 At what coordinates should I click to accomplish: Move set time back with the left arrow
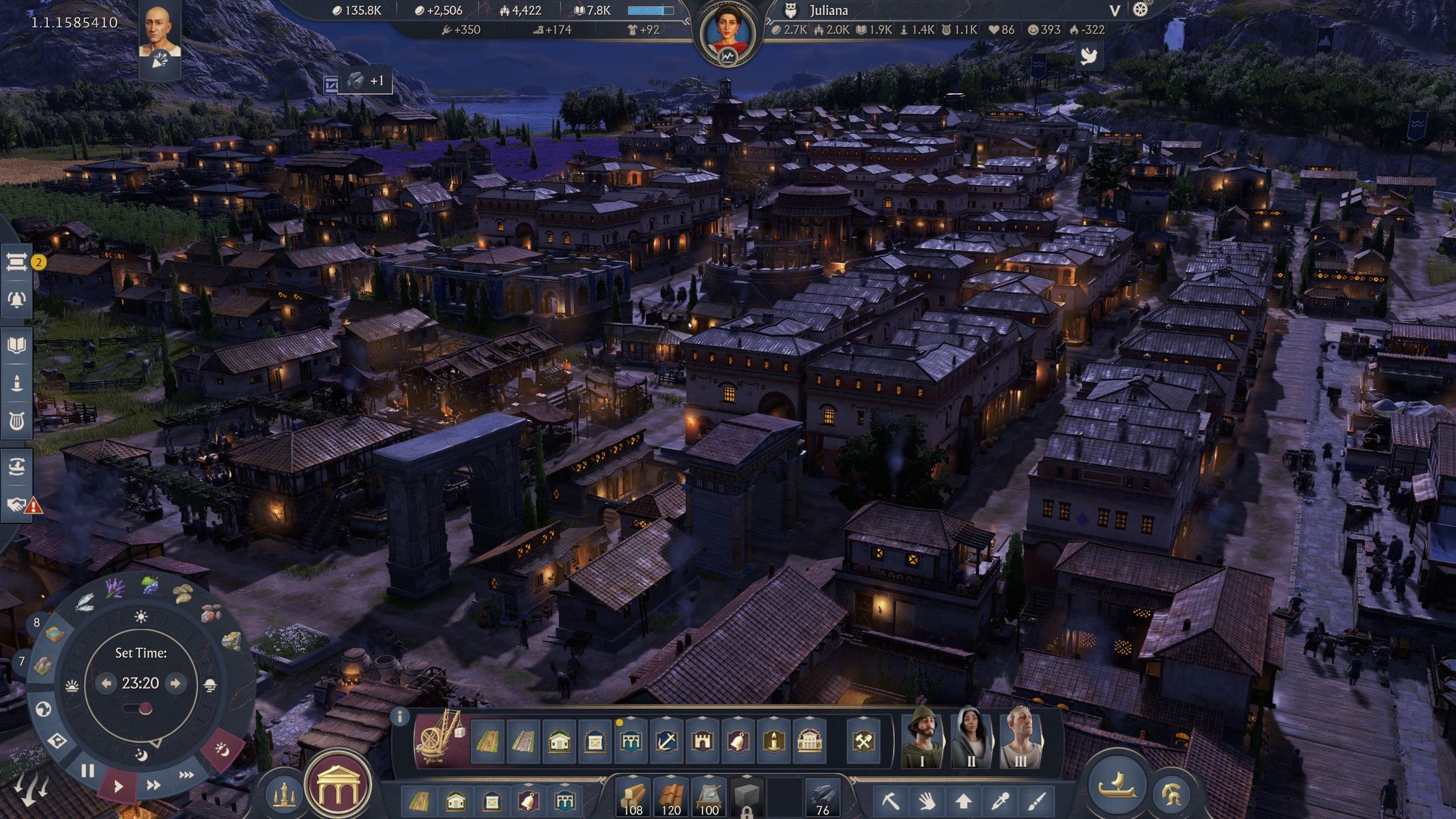[106, 683]
